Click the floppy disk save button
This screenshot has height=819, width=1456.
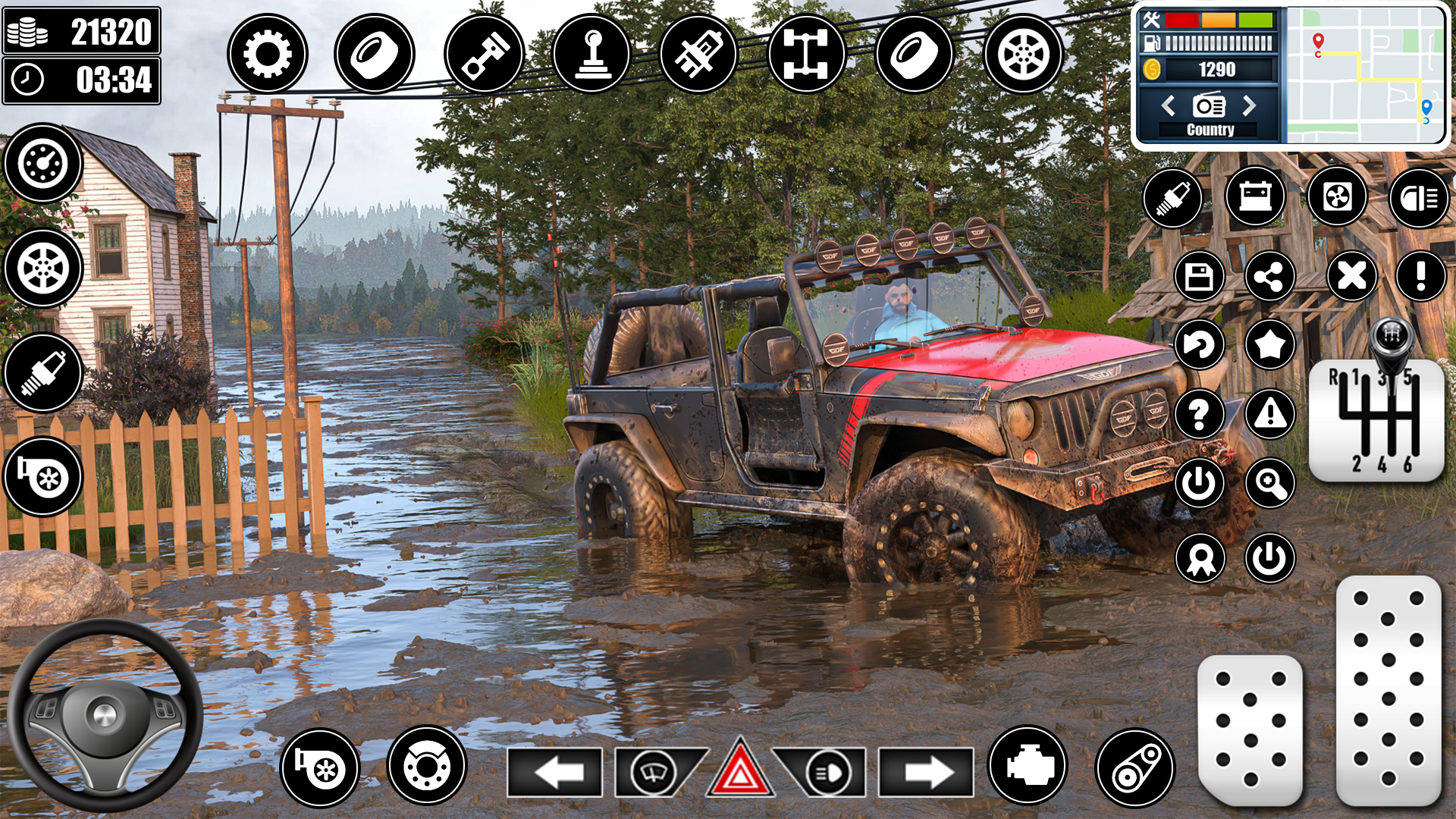point(1199,277)
